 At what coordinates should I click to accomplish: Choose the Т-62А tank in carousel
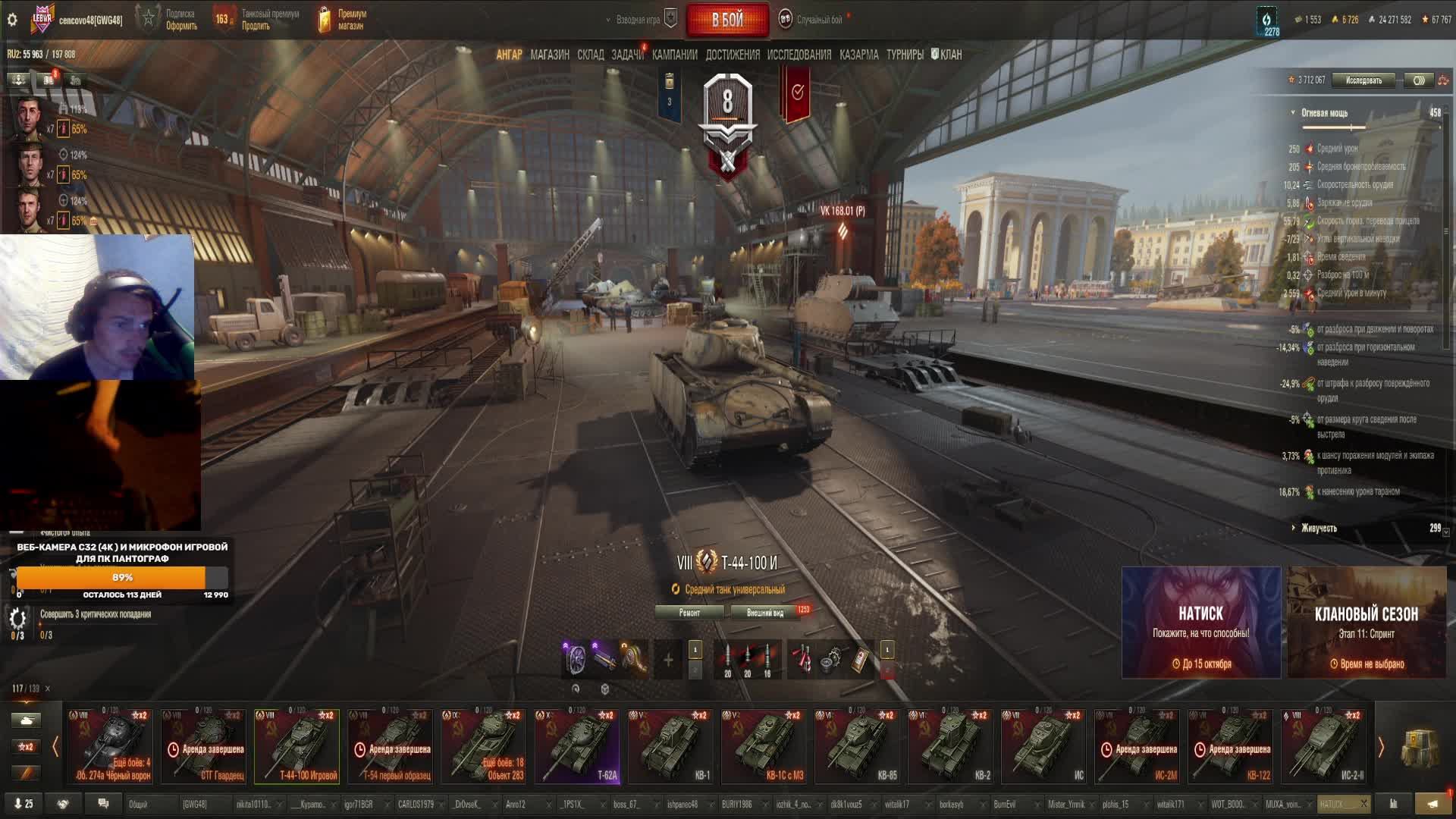pos(577,746)
